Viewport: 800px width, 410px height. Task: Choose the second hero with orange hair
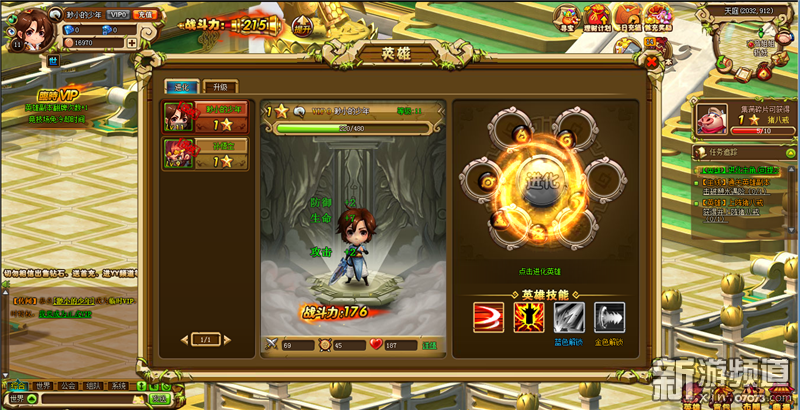[x=205, y=153]
